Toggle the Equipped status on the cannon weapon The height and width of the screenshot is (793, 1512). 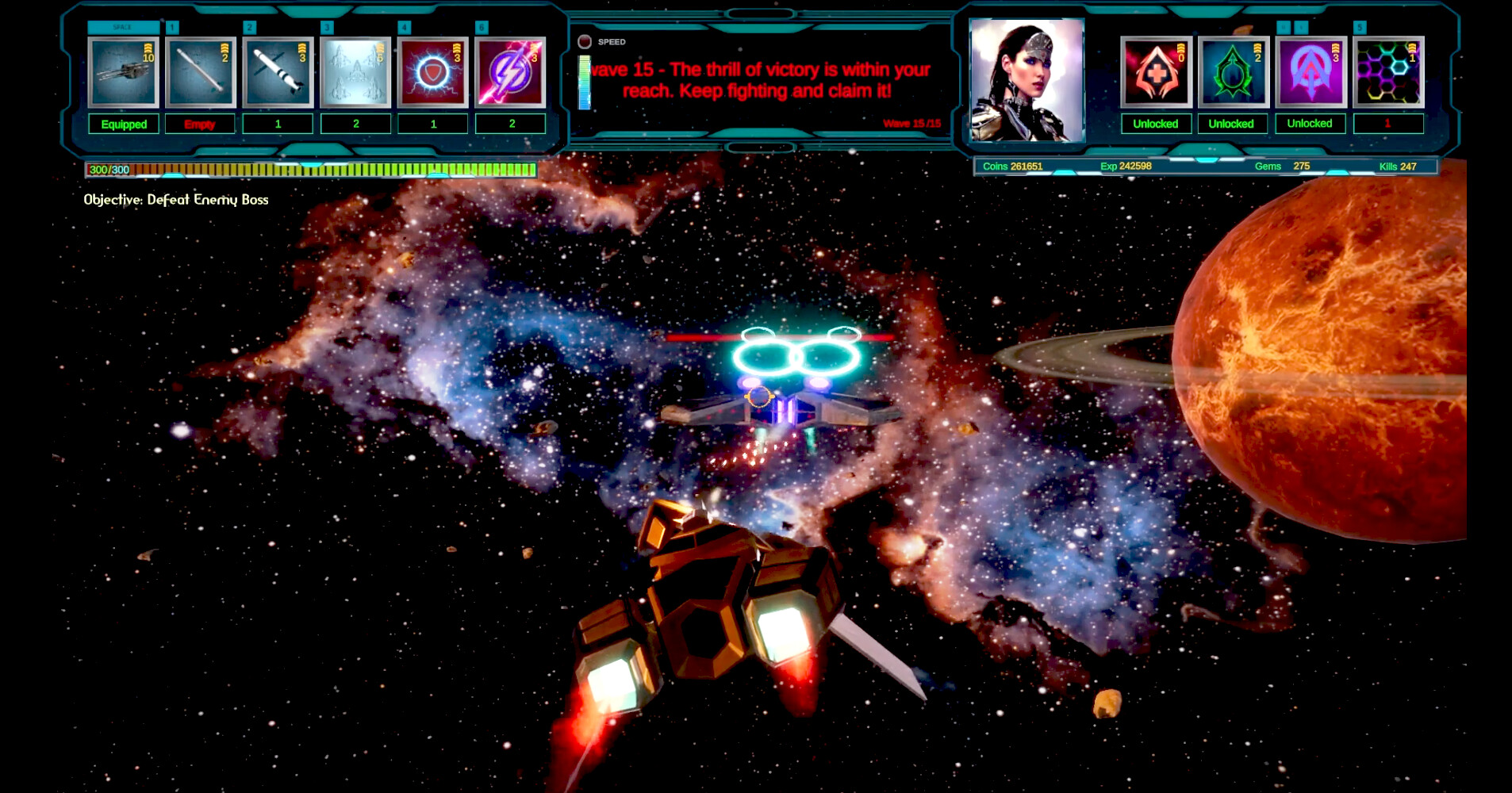[123, 124]
